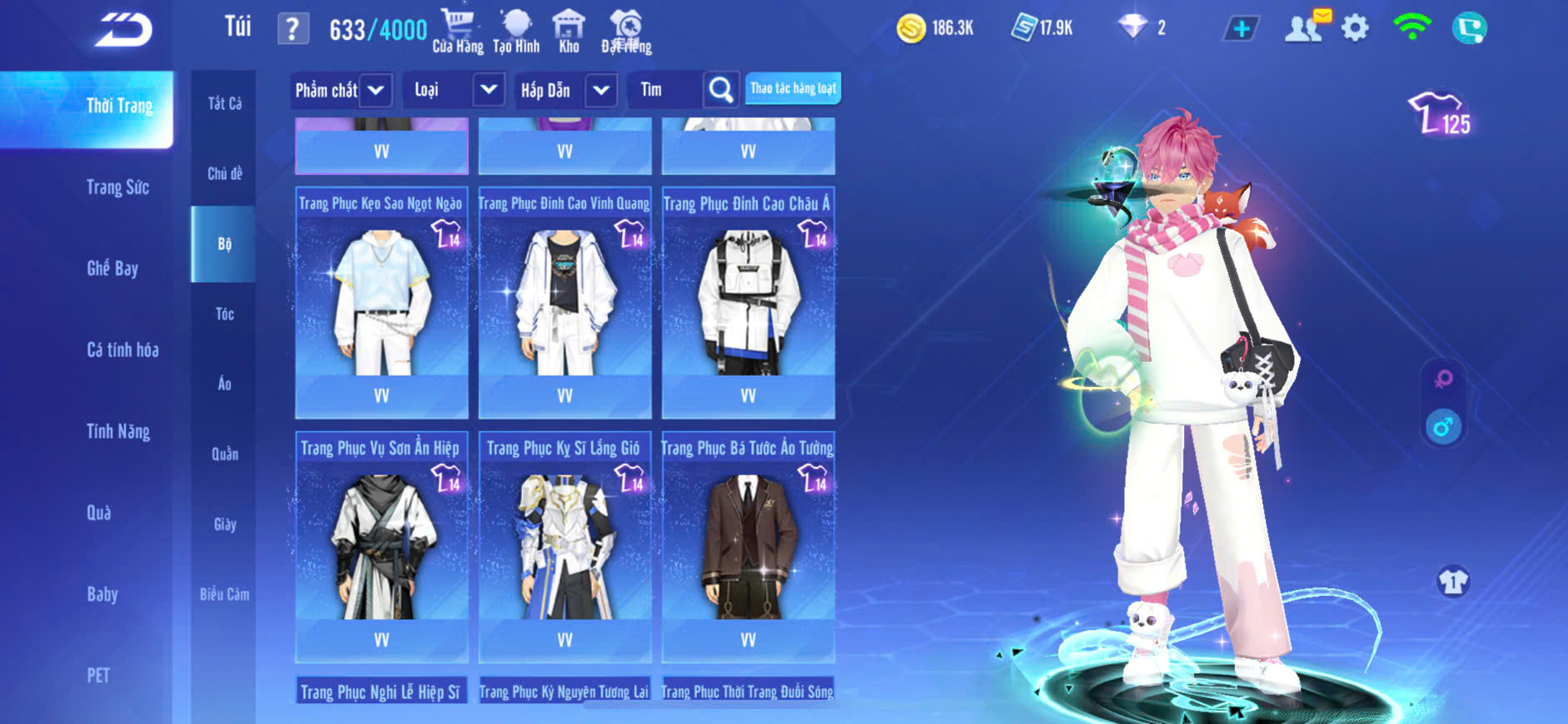Switch to the Trang Sức tab

117,187
